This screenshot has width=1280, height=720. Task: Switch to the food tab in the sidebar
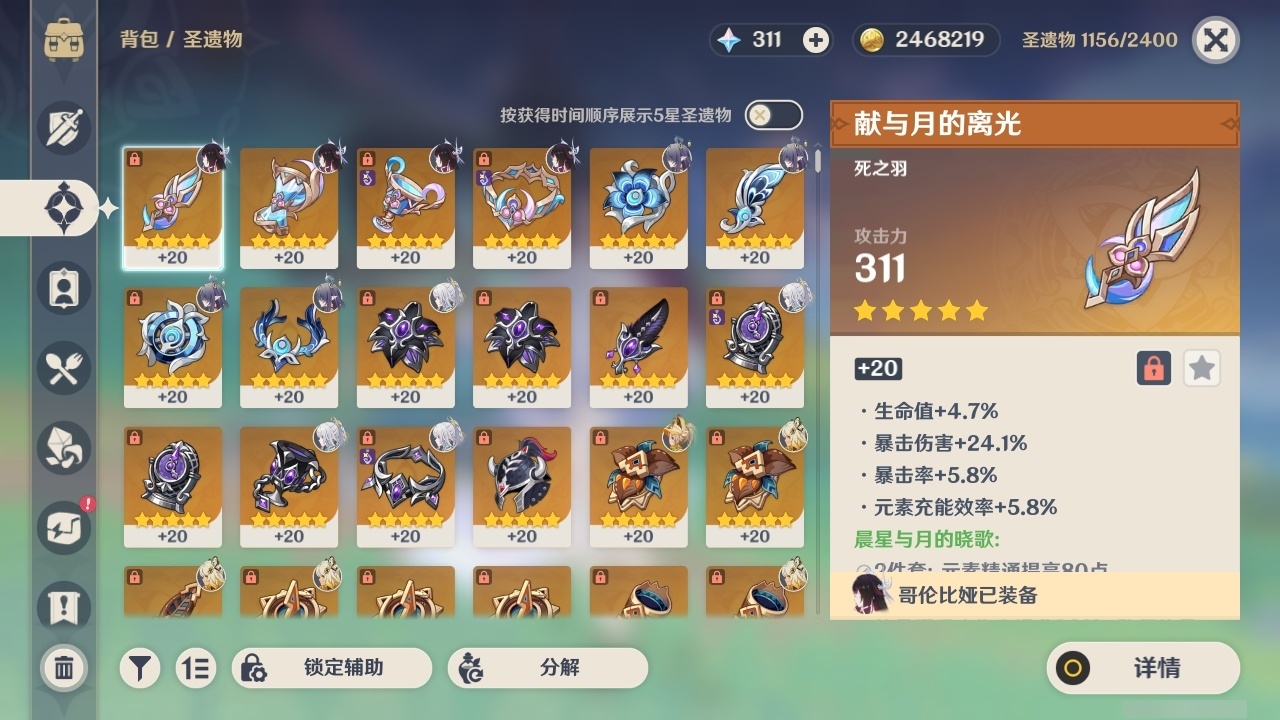point(62,368)
